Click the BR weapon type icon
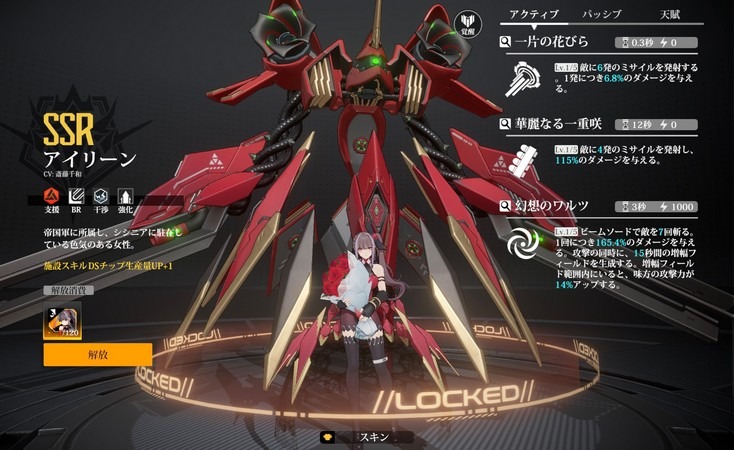Image resolution: width=734 pixels, height=450 pixels. (75, 196)
